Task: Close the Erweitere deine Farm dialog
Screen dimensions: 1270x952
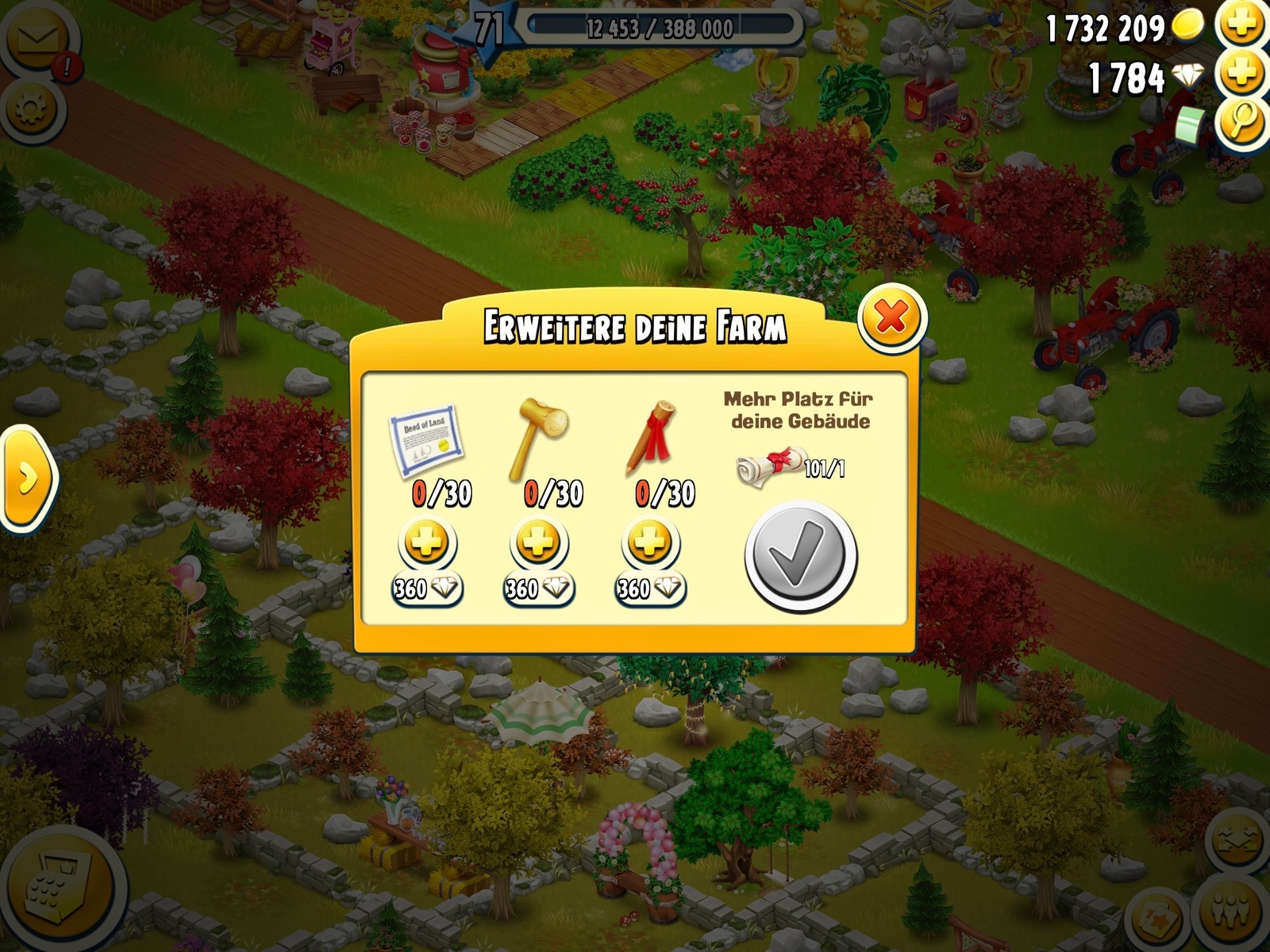Action: [892, 319]
